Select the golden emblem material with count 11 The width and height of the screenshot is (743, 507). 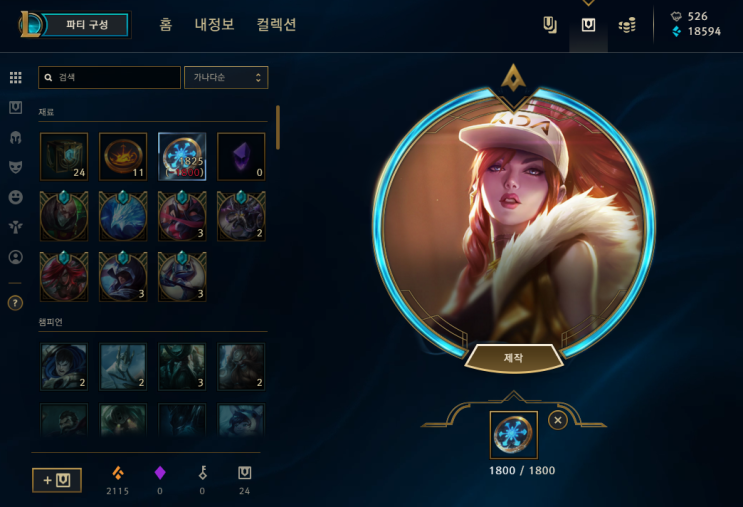click(x=123, y=157)
